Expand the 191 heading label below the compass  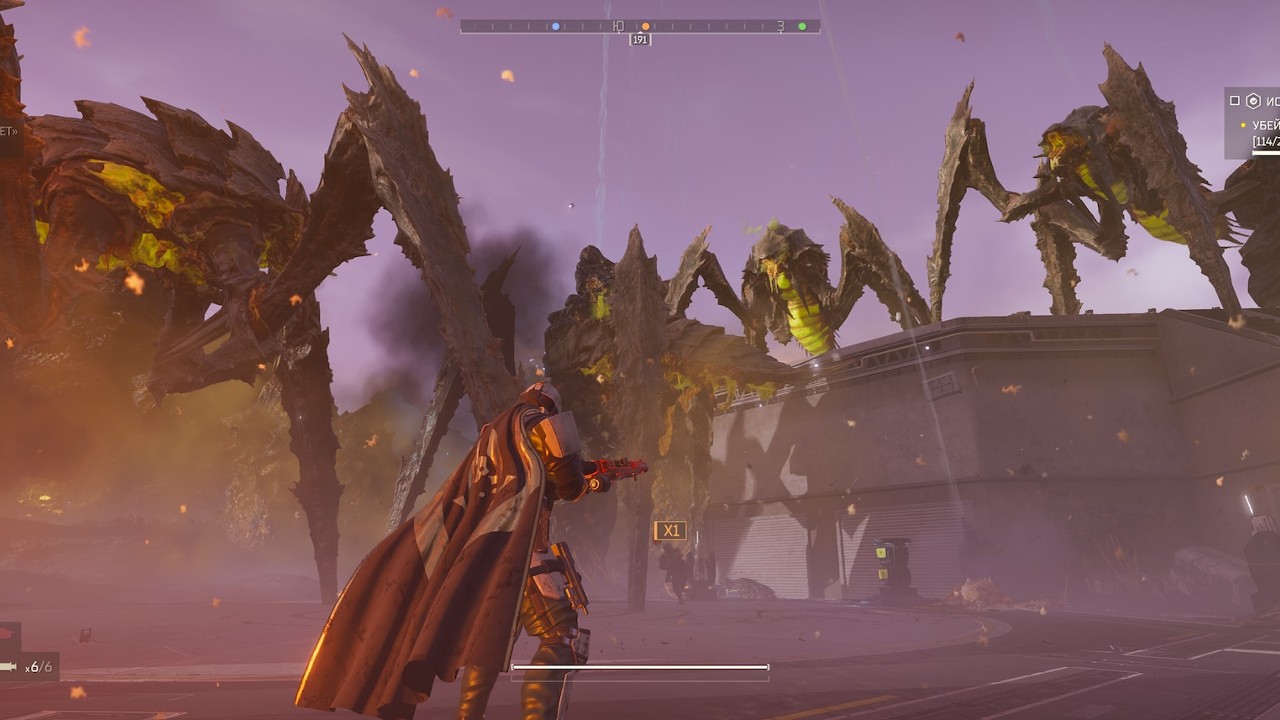[x=638, y=39]
